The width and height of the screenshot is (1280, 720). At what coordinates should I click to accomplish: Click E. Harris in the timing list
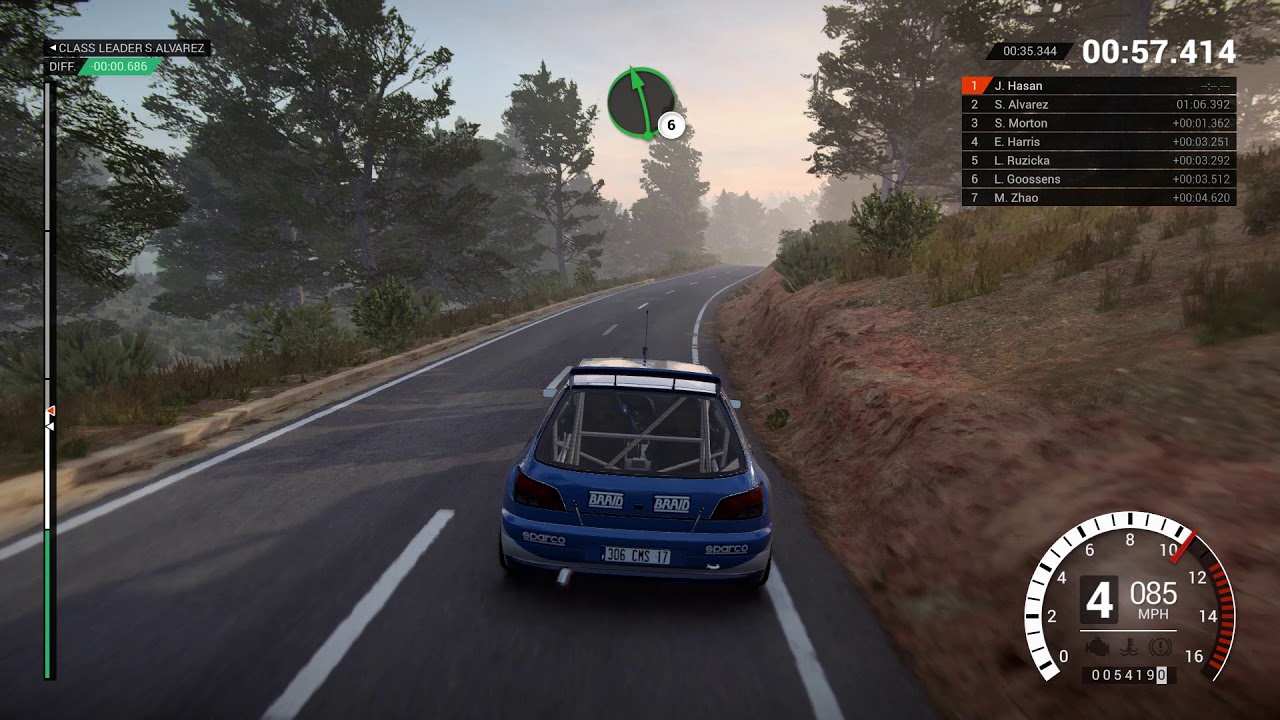(1098, 142)
